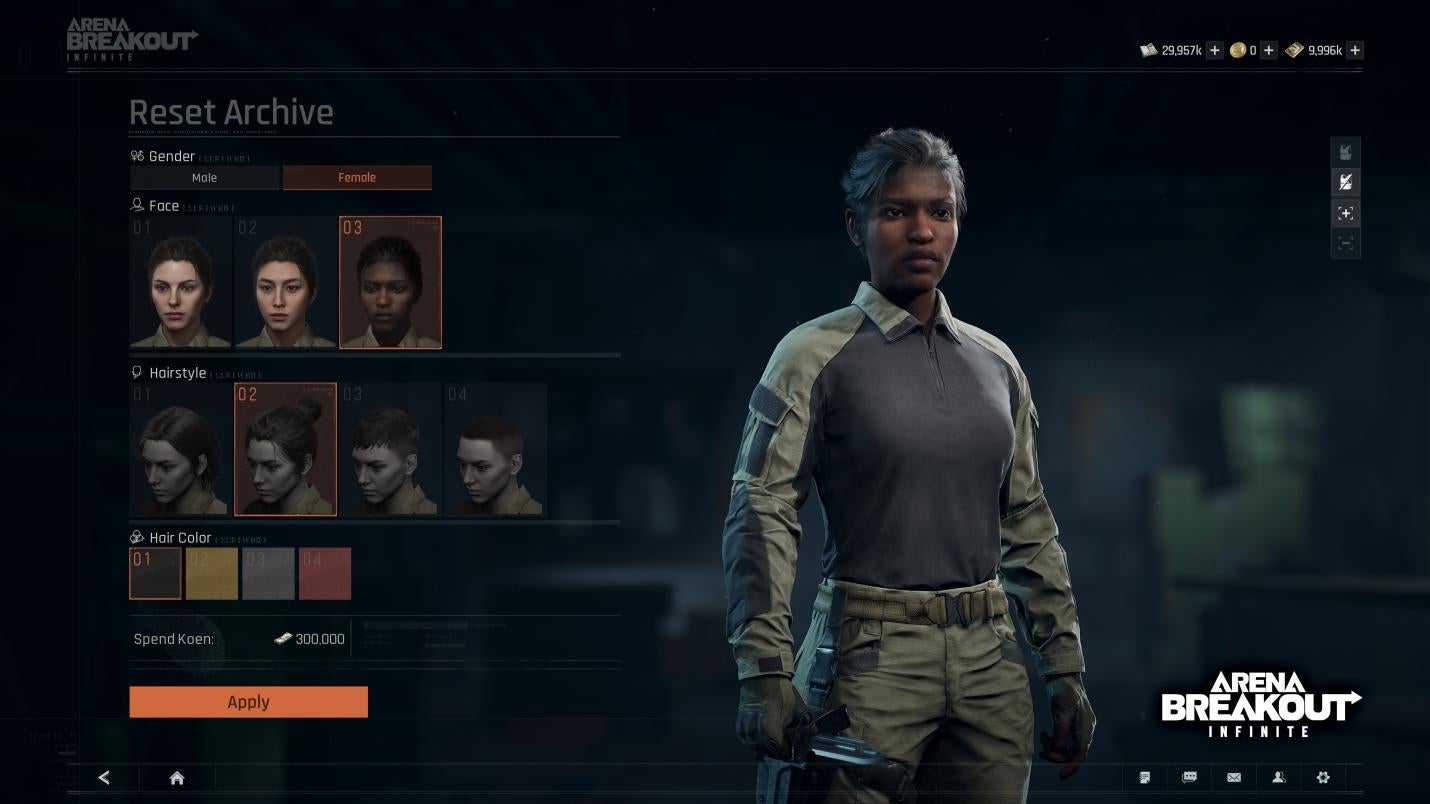Choose face option 02
Viewport: 1430px width, 804px height.
click(285, 283)
